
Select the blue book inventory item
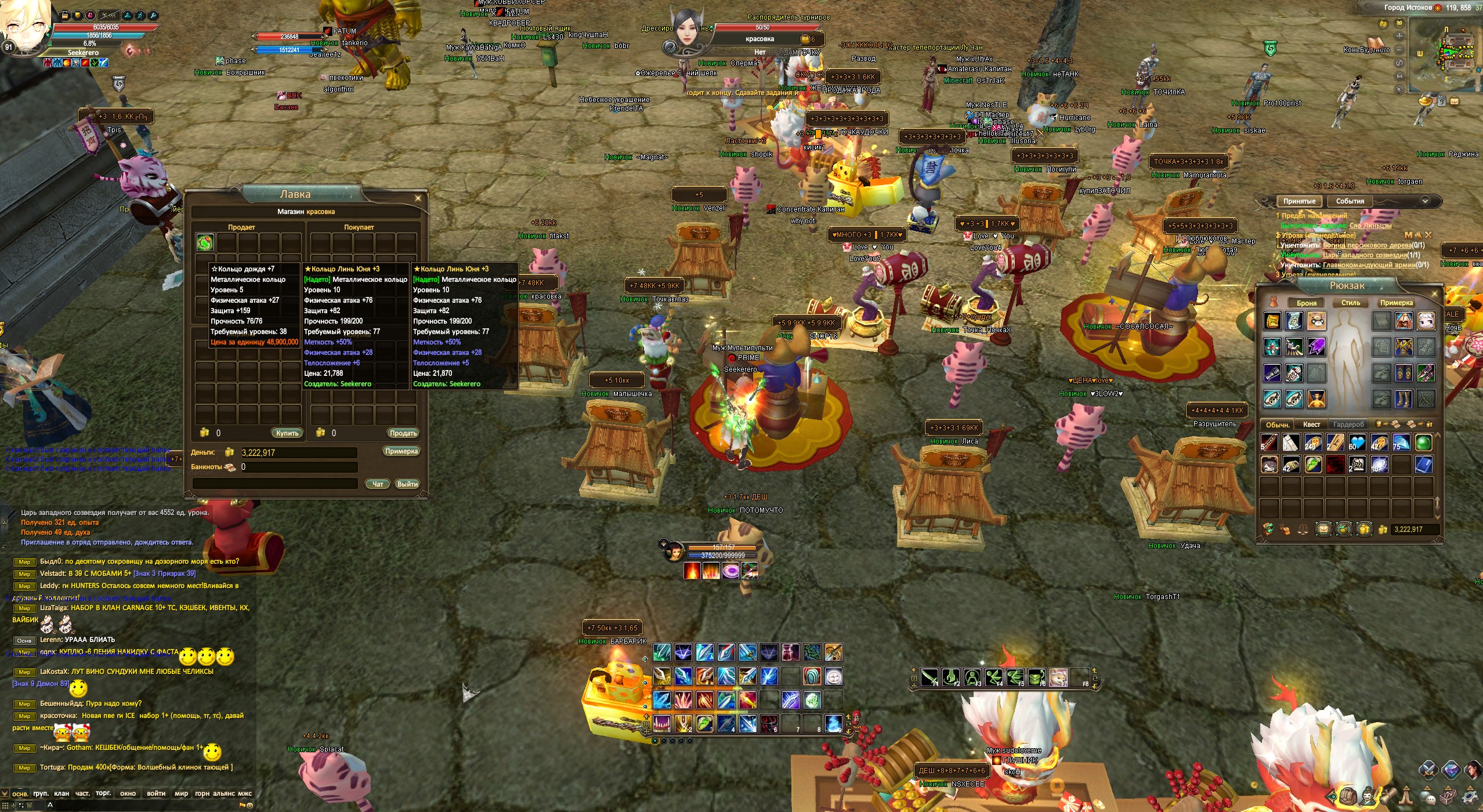1424,465
